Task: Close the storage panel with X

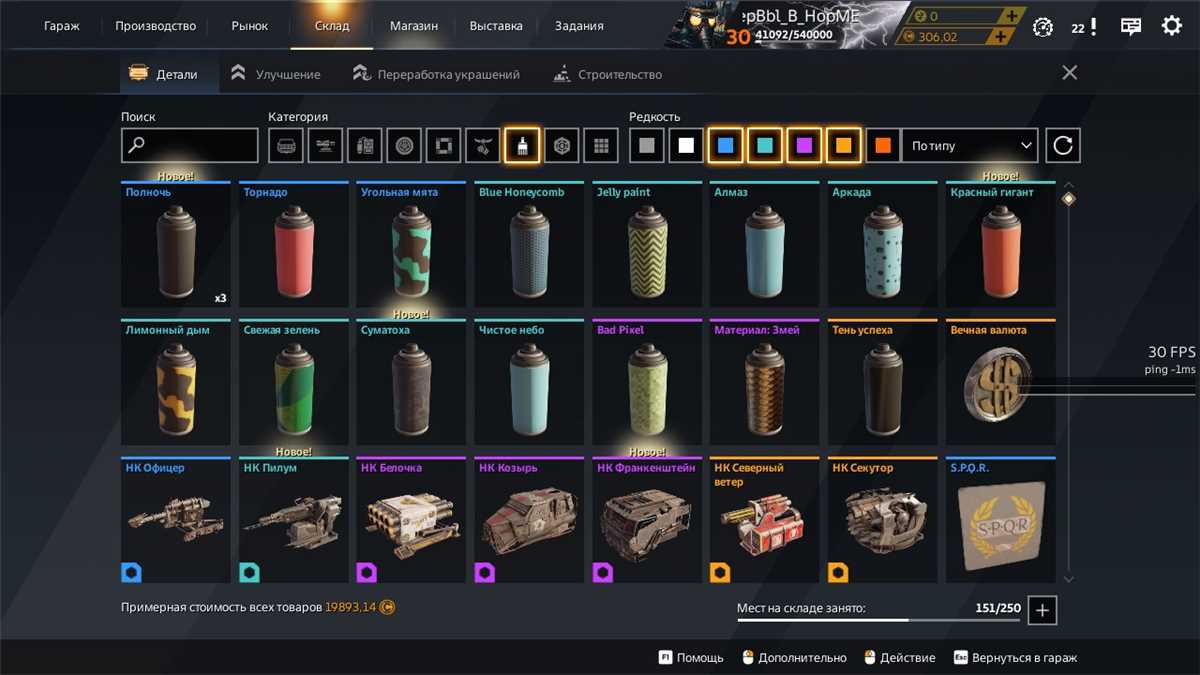Action: [x=1069, y=73]
